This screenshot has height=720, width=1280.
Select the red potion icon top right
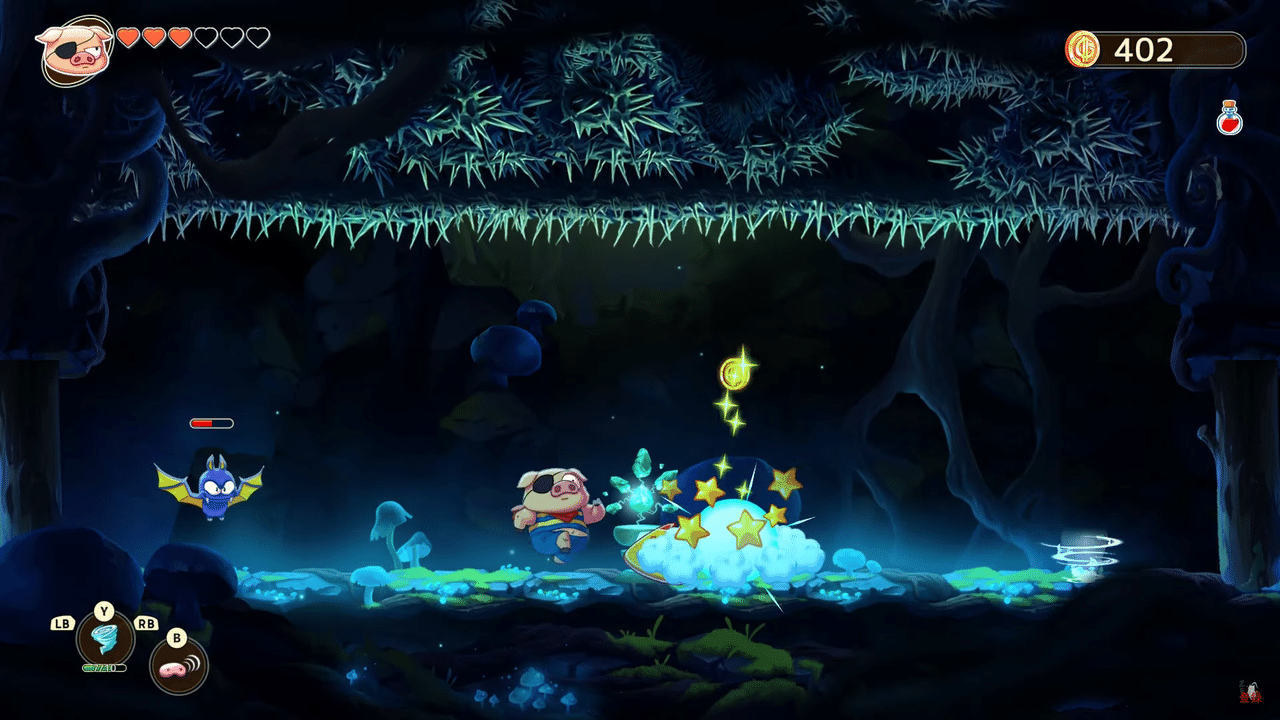point(1228,115)
